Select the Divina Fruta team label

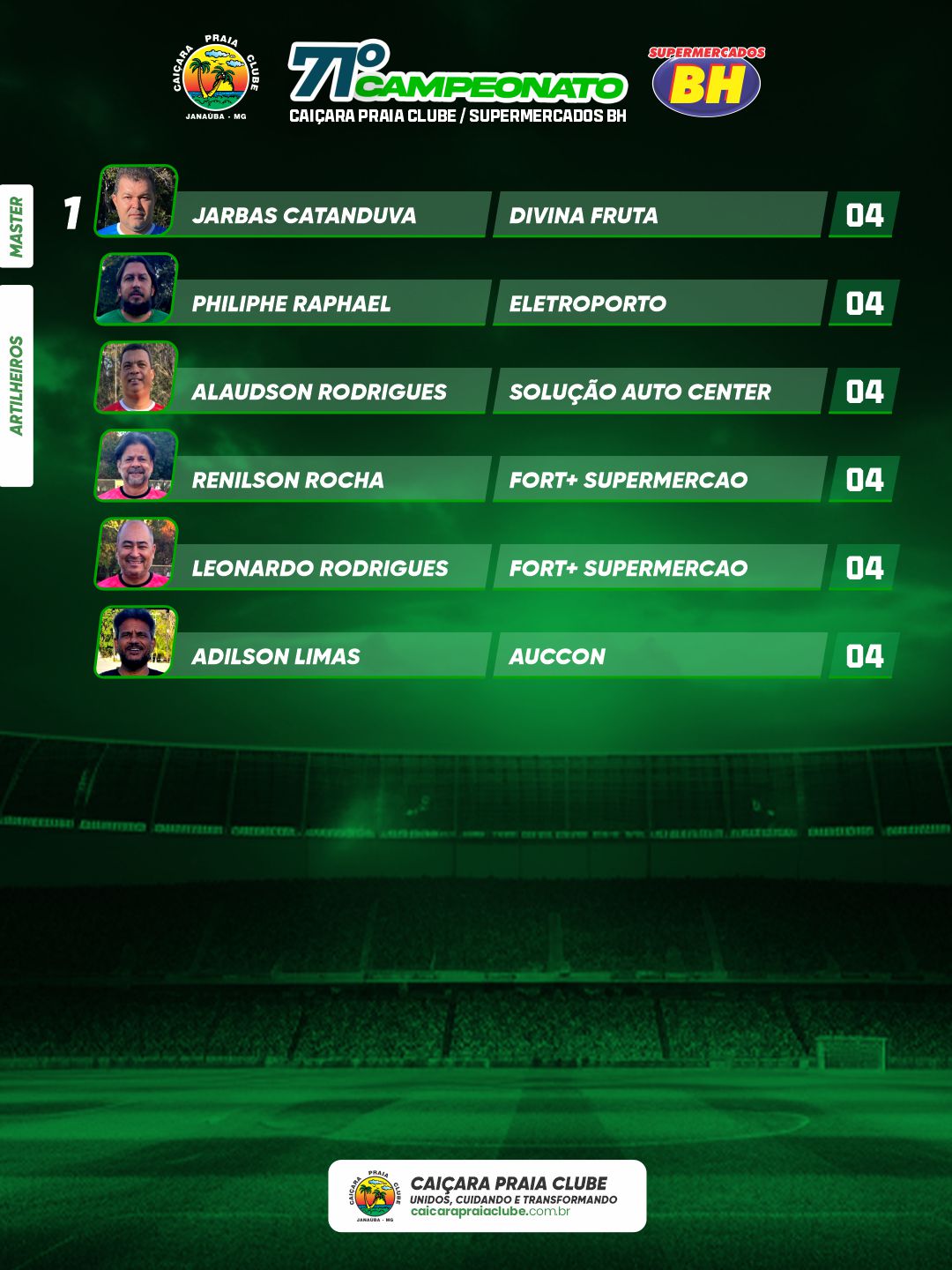point(584,215)
